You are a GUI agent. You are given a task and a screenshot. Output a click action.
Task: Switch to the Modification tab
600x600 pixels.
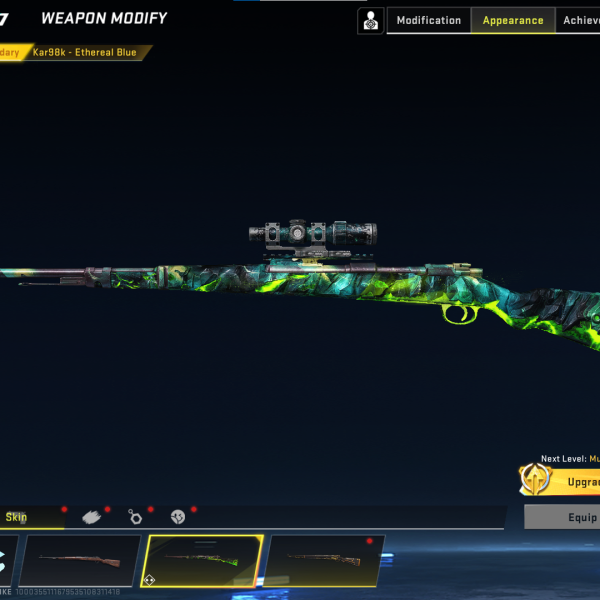[429, 20]
